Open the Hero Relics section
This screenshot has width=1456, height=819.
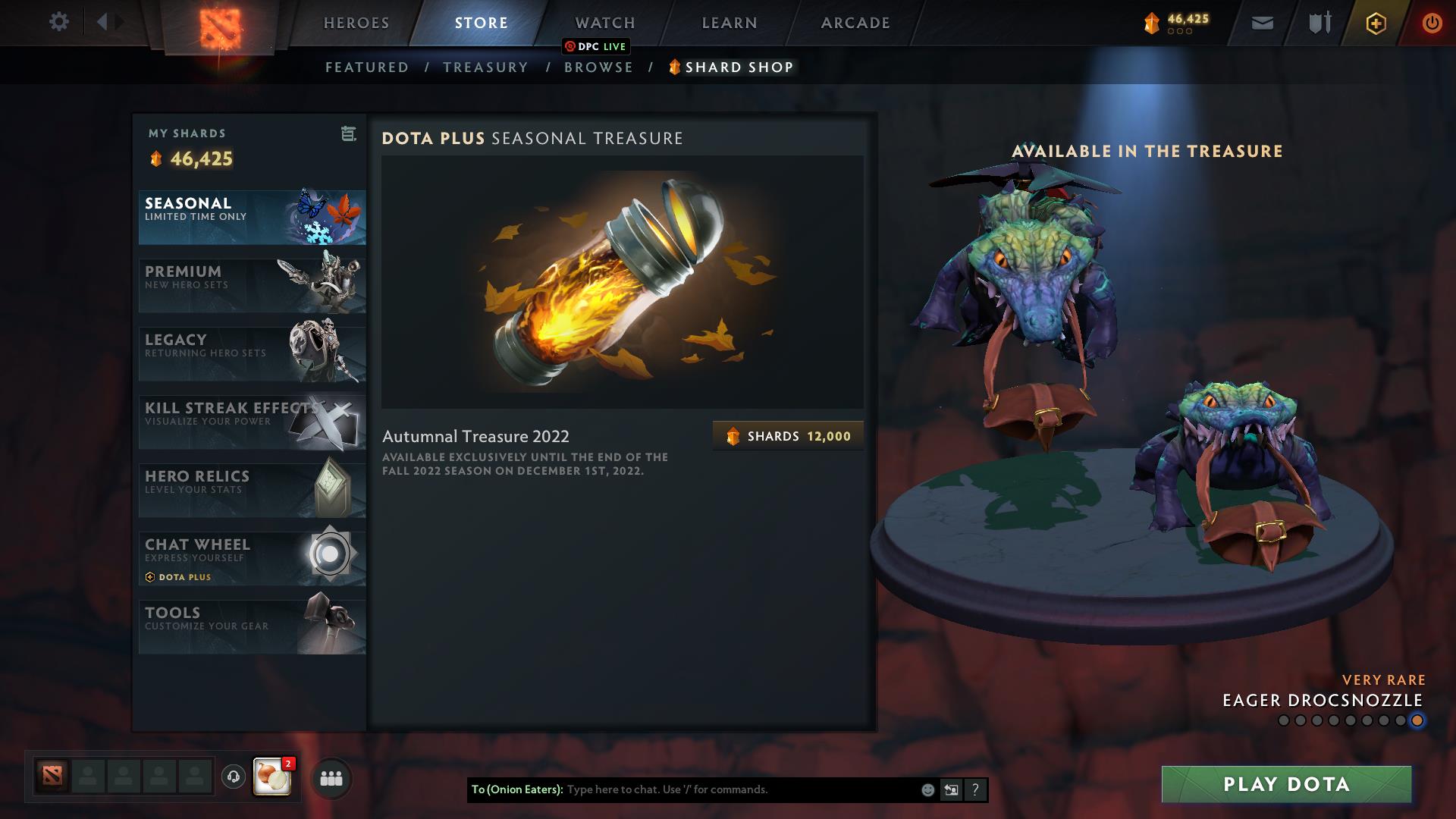point(251,490)
